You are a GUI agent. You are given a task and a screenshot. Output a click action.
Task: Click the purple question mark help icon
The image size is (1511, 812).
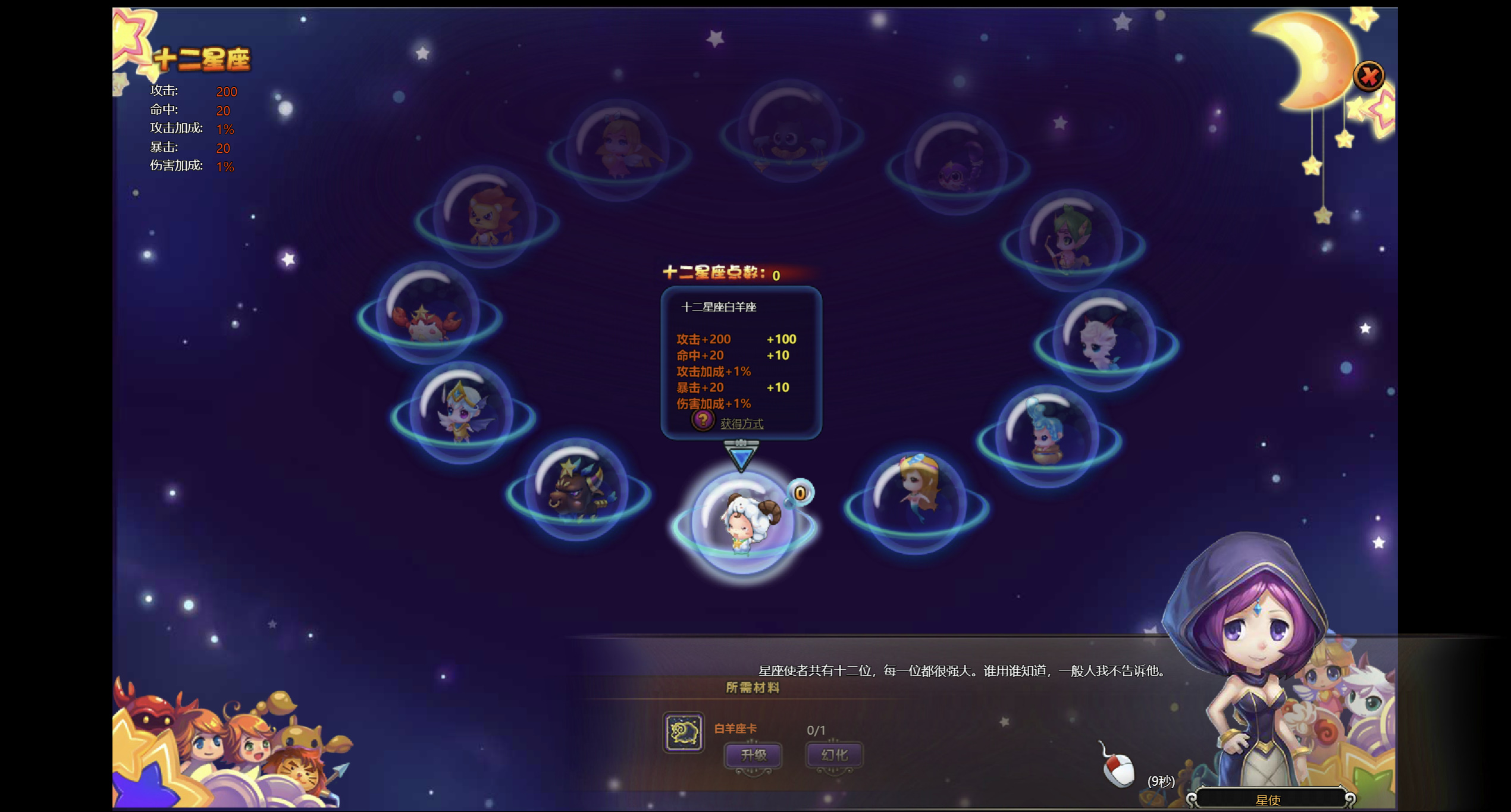[703, 420]
